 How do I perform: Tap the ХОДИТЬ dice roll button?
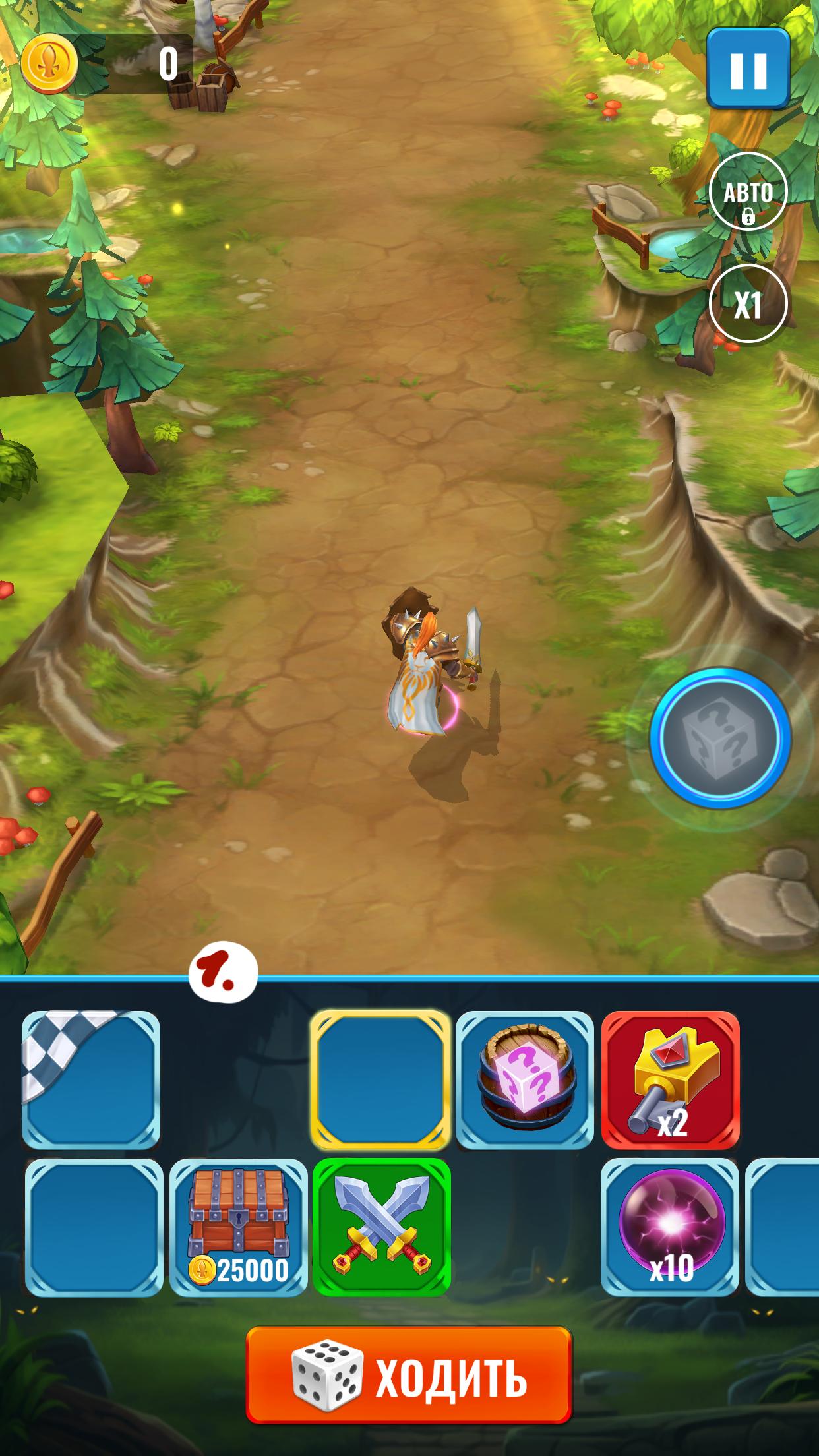[x=409, y=1376]
